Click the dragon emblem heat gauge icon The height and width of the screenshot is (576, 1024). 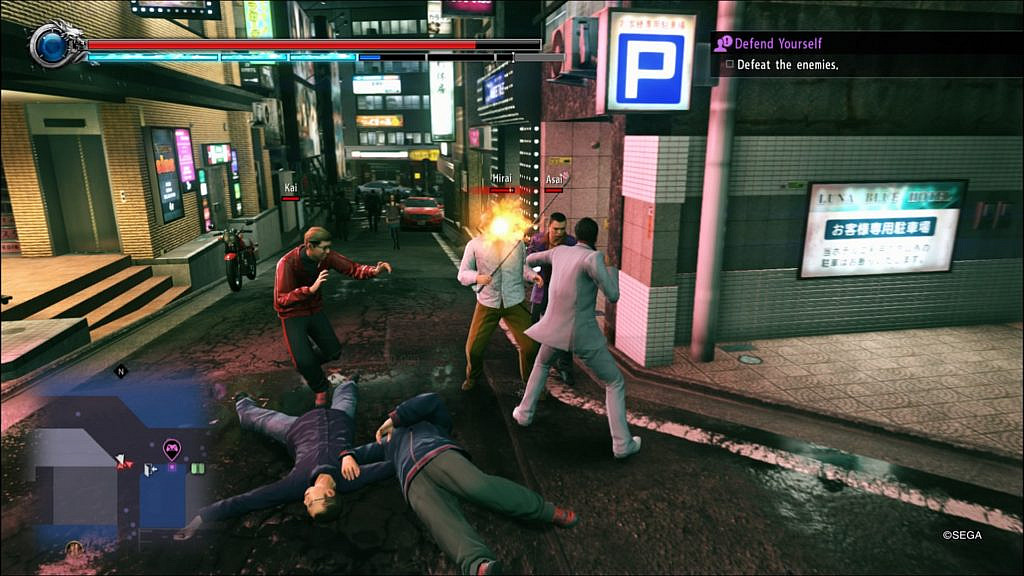(51, 44)
